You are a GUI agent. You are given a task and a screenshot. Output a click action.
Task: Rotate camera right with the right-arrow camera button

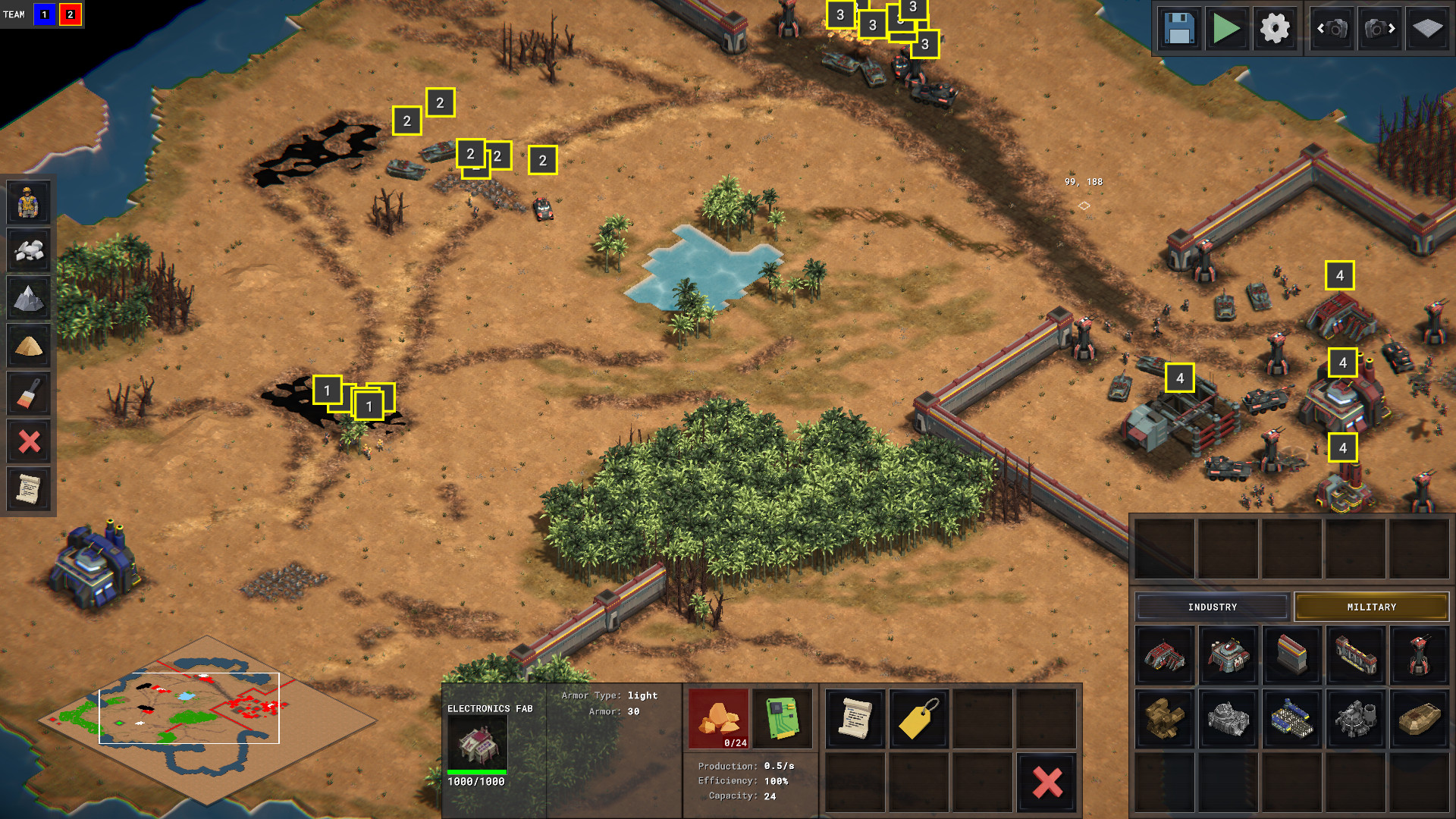click(x=1379, y=29)
